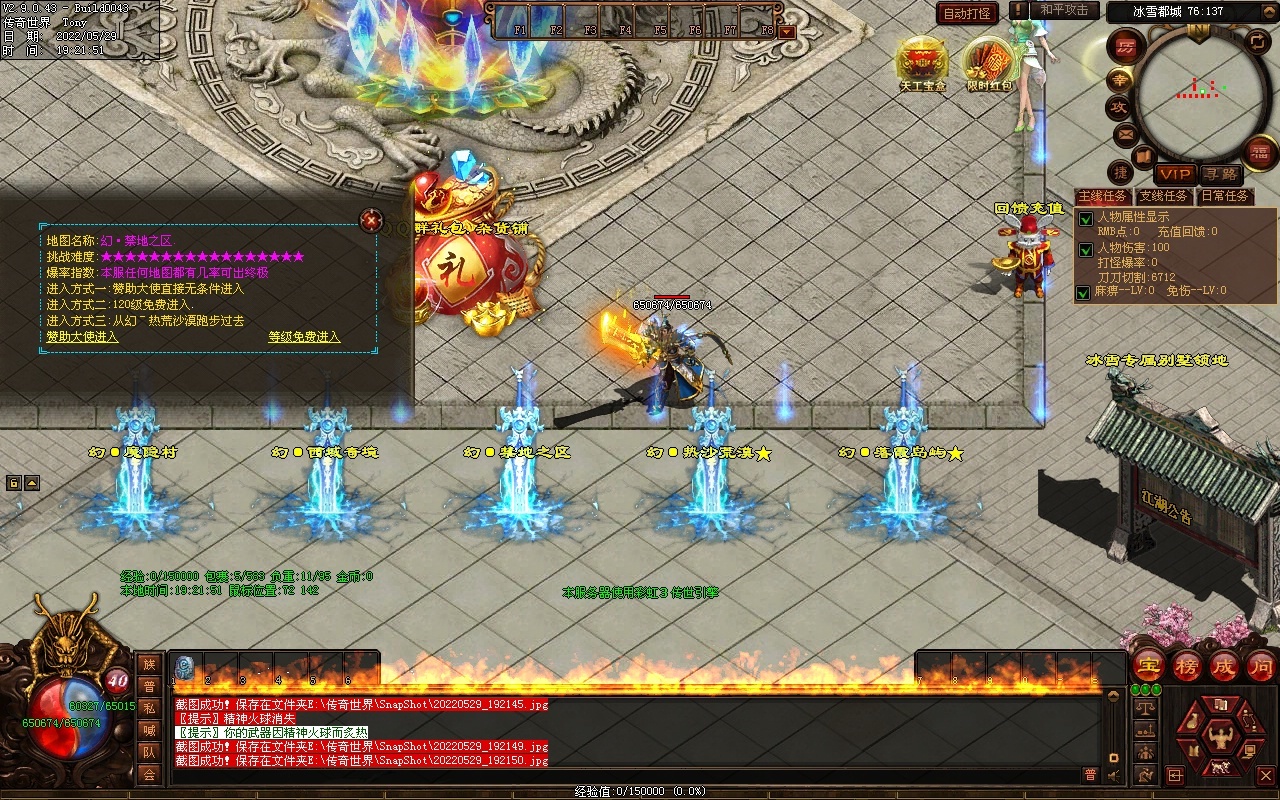1280x800 pixels.
Task: Close the 幻·禁地之区 map info panel
Action: [x=371, y=220]
